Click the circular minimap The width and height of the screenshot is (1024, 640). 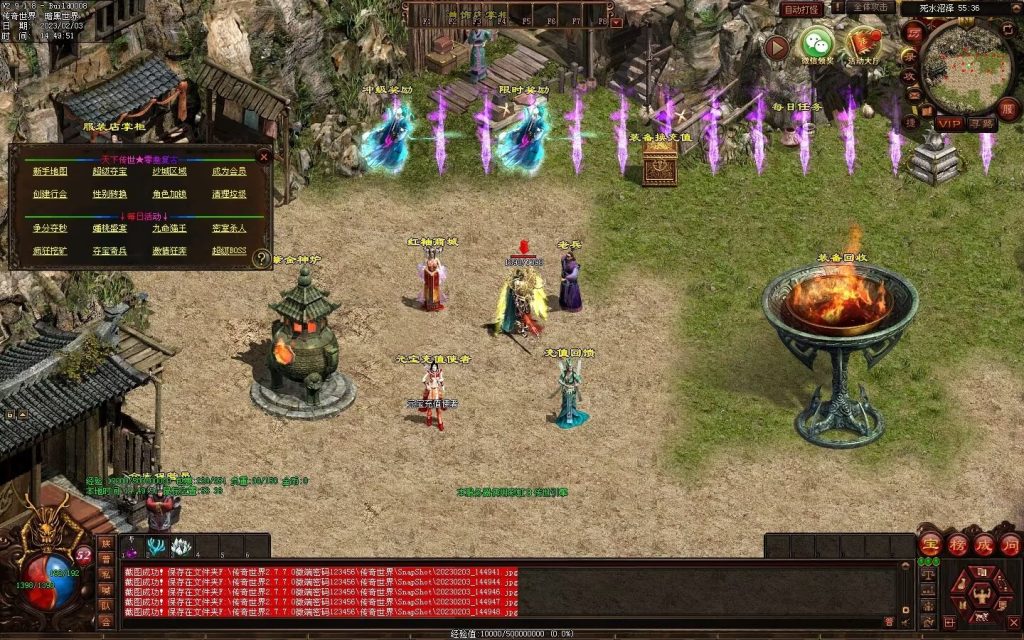click(967, 66)
